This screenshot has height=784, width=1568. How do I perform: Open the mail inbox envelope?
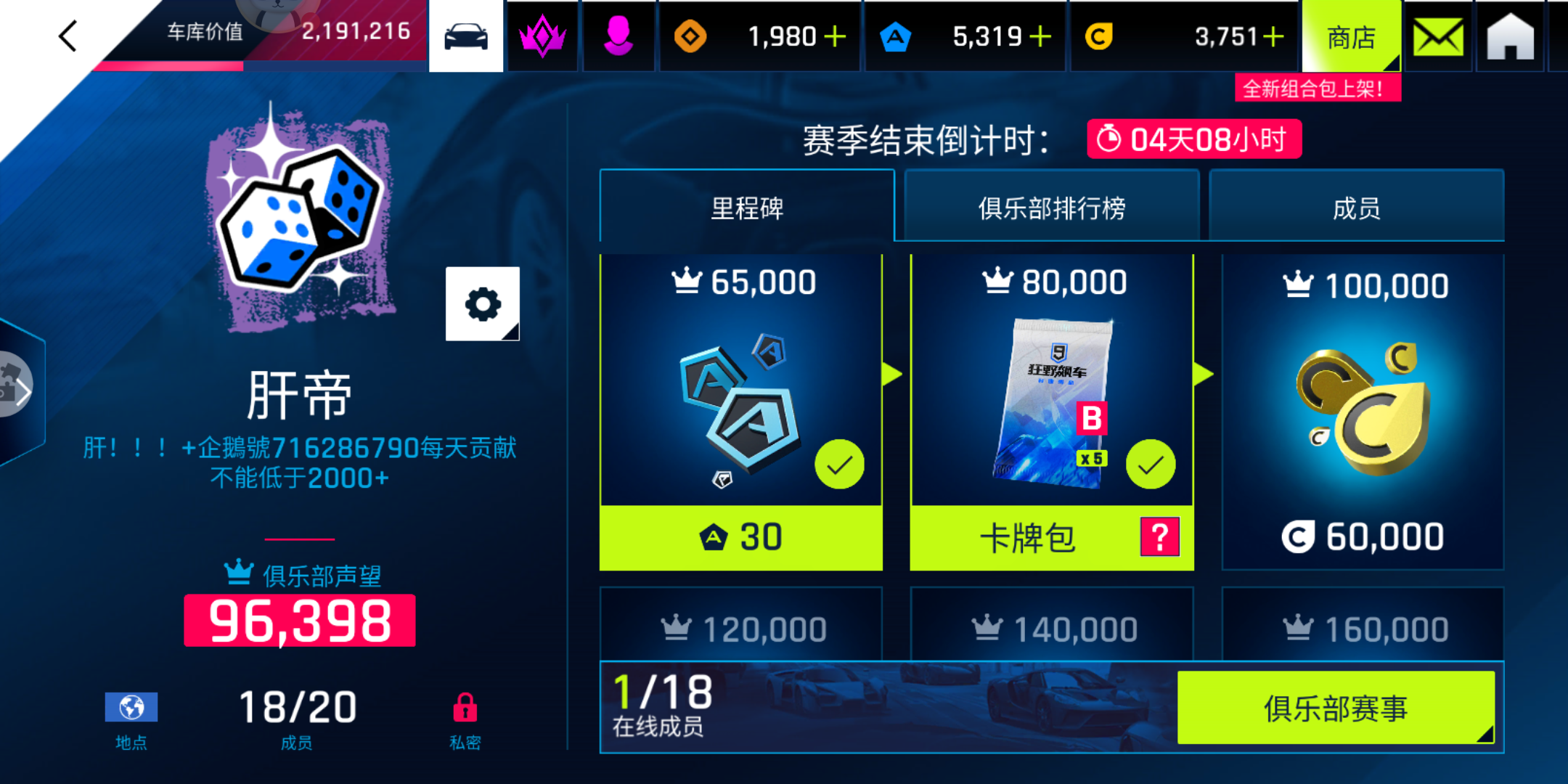[x=1438, y=36]
